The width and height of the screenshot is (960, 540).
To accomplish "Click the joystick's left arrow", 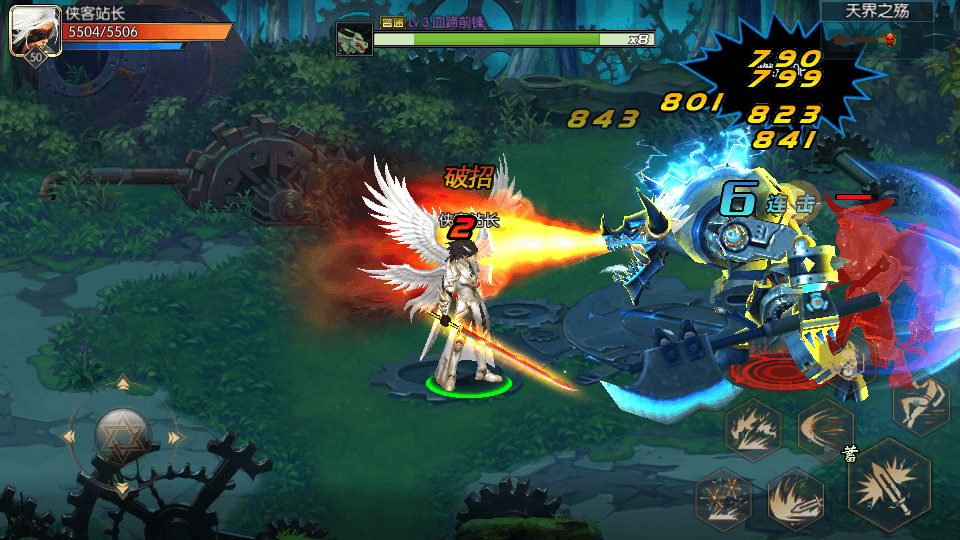I will coord(69,437).
